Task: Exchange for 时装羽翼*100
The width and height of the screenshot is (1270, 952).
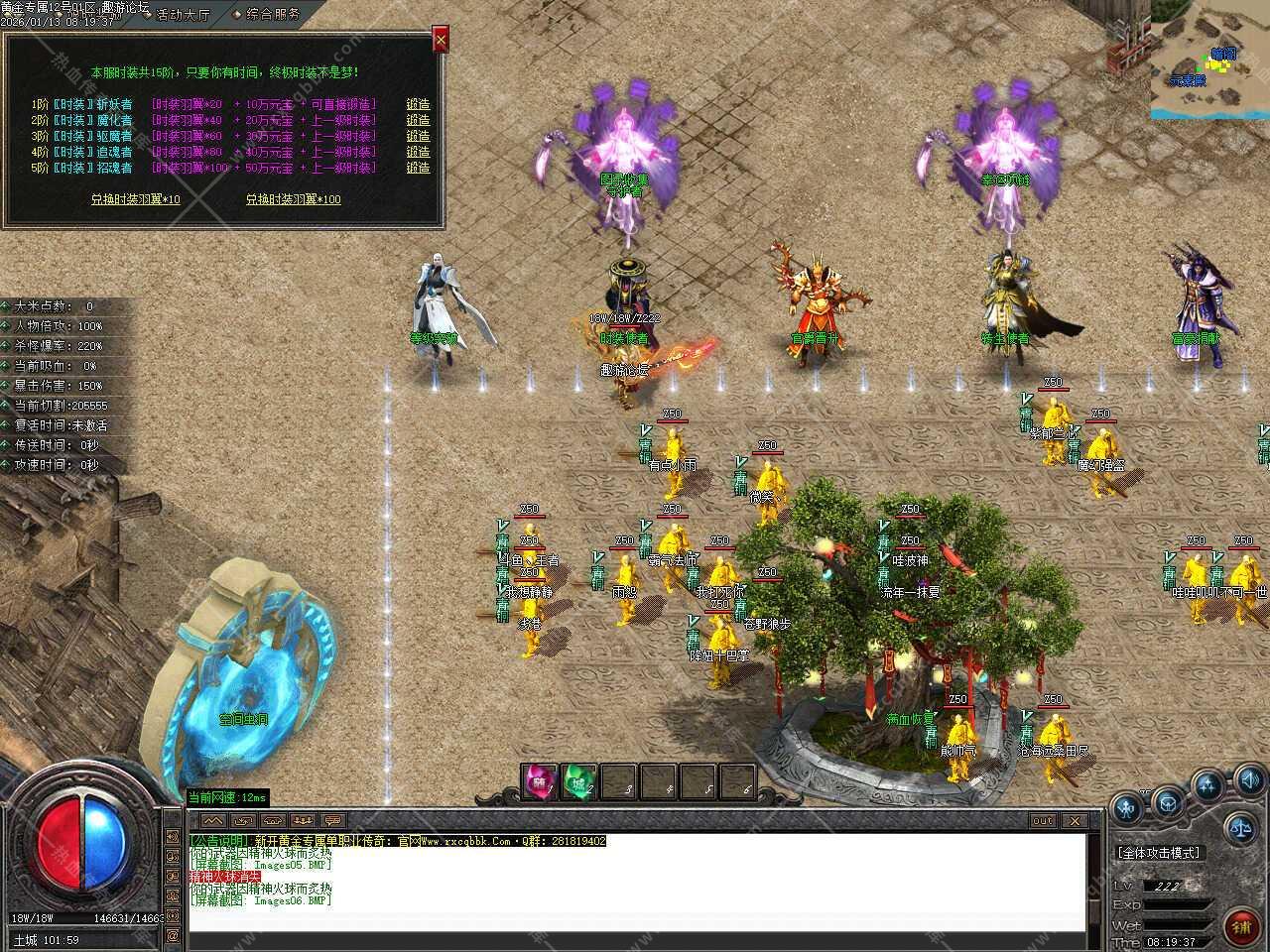Action: (293, 199)
